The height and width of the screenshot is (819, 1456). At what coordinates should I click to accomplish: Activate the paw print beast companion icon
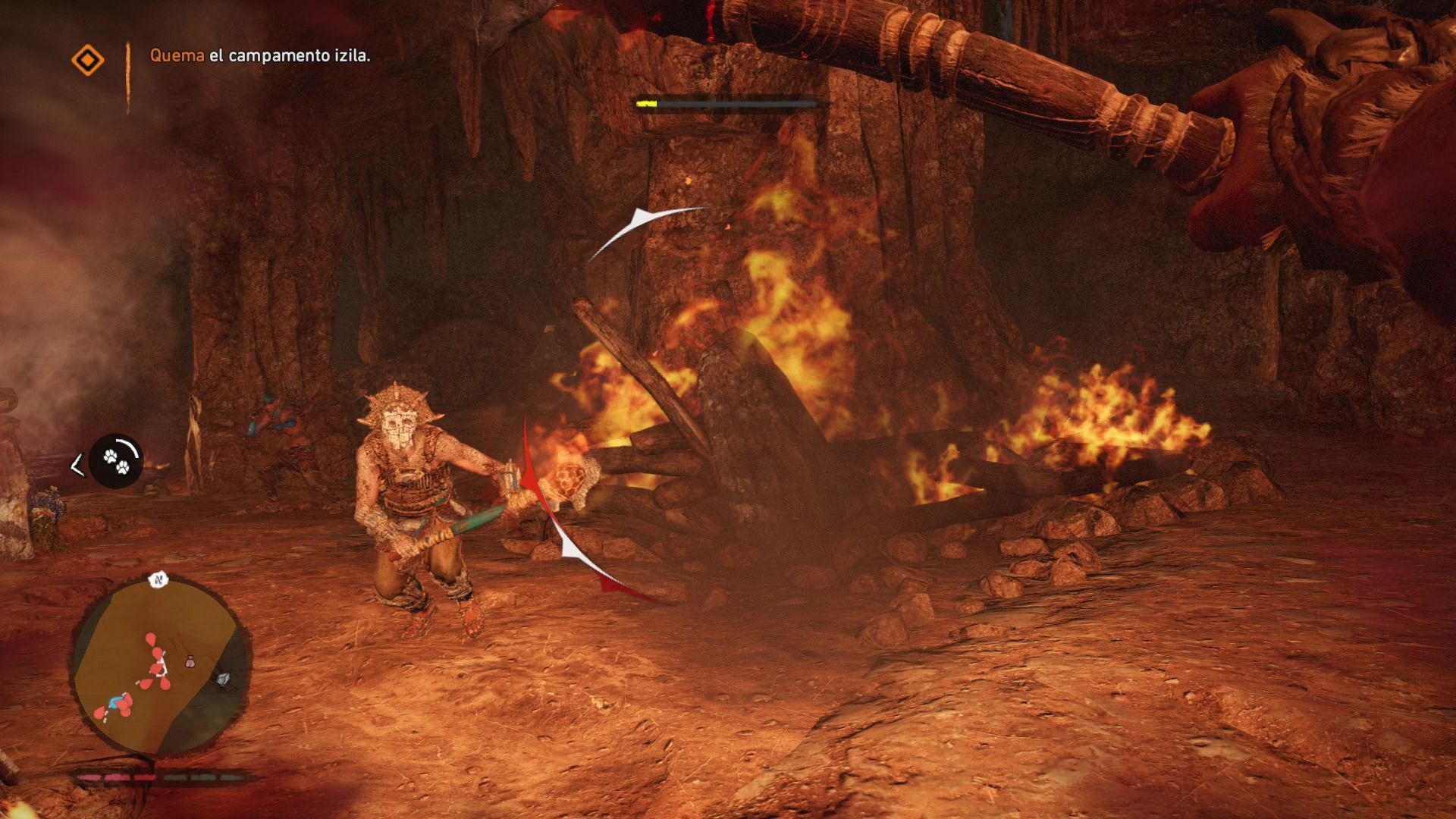116,461
